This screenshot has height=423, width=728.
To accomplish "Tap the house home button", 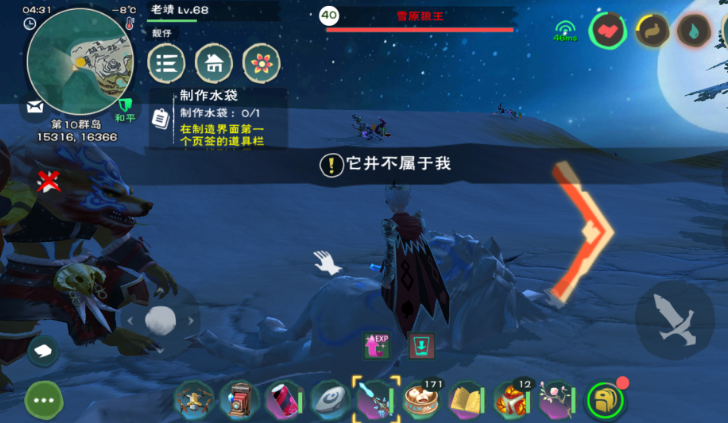I will pos(214,64).
